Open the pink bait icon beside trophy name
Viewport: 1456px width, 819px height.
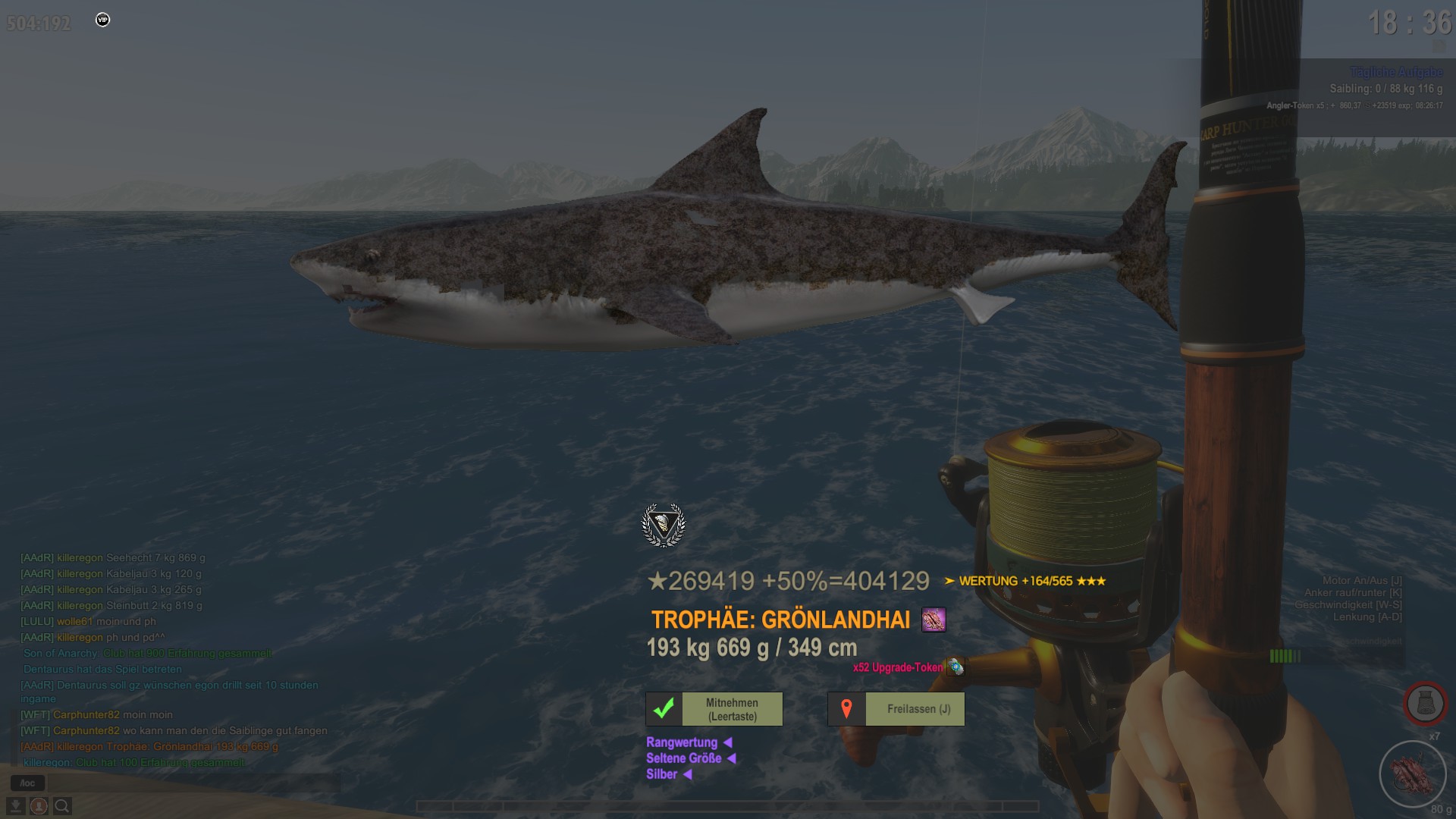934,620
